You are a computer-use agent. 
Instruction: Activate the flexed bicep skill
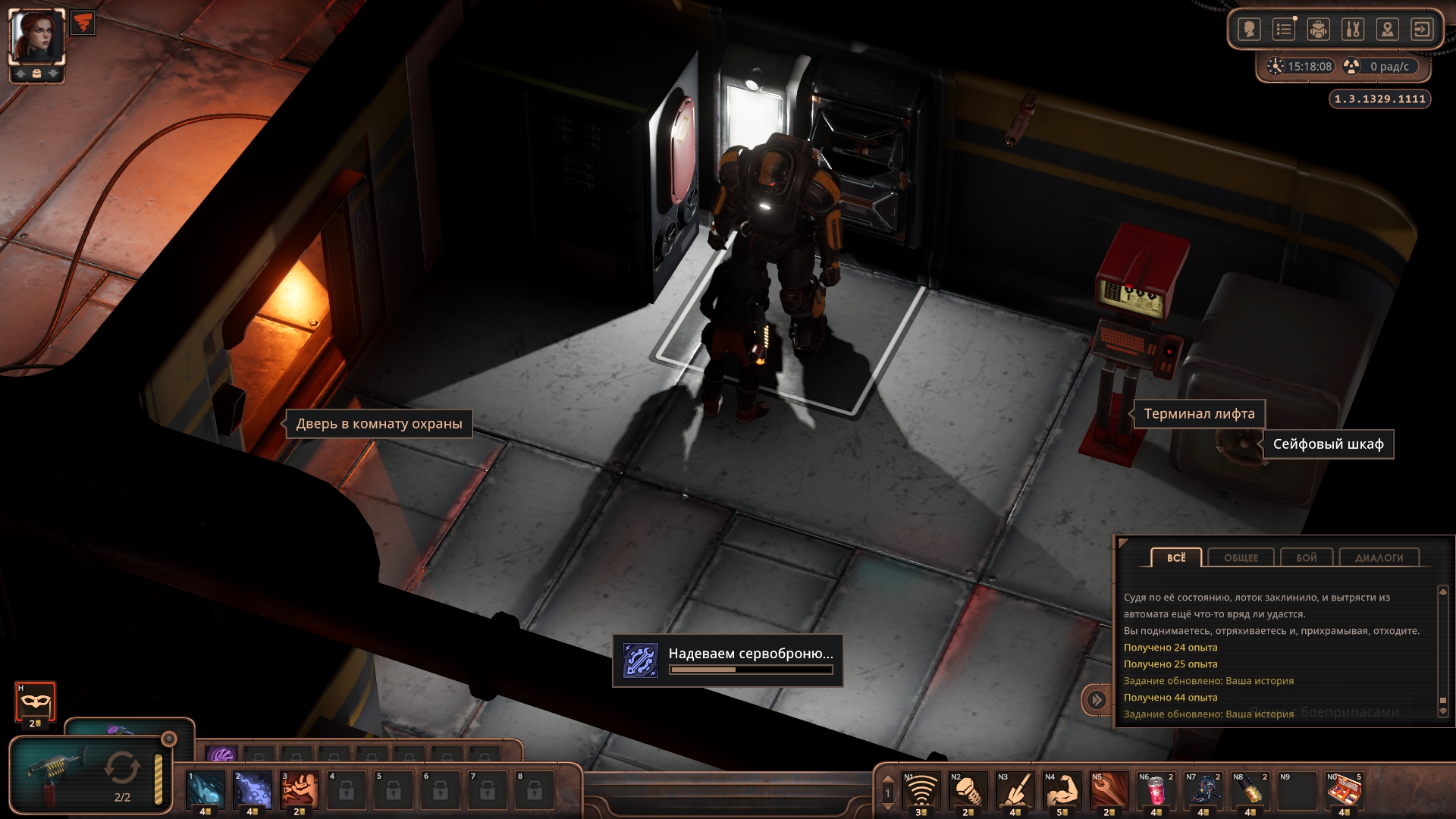tap(1062, 790)
